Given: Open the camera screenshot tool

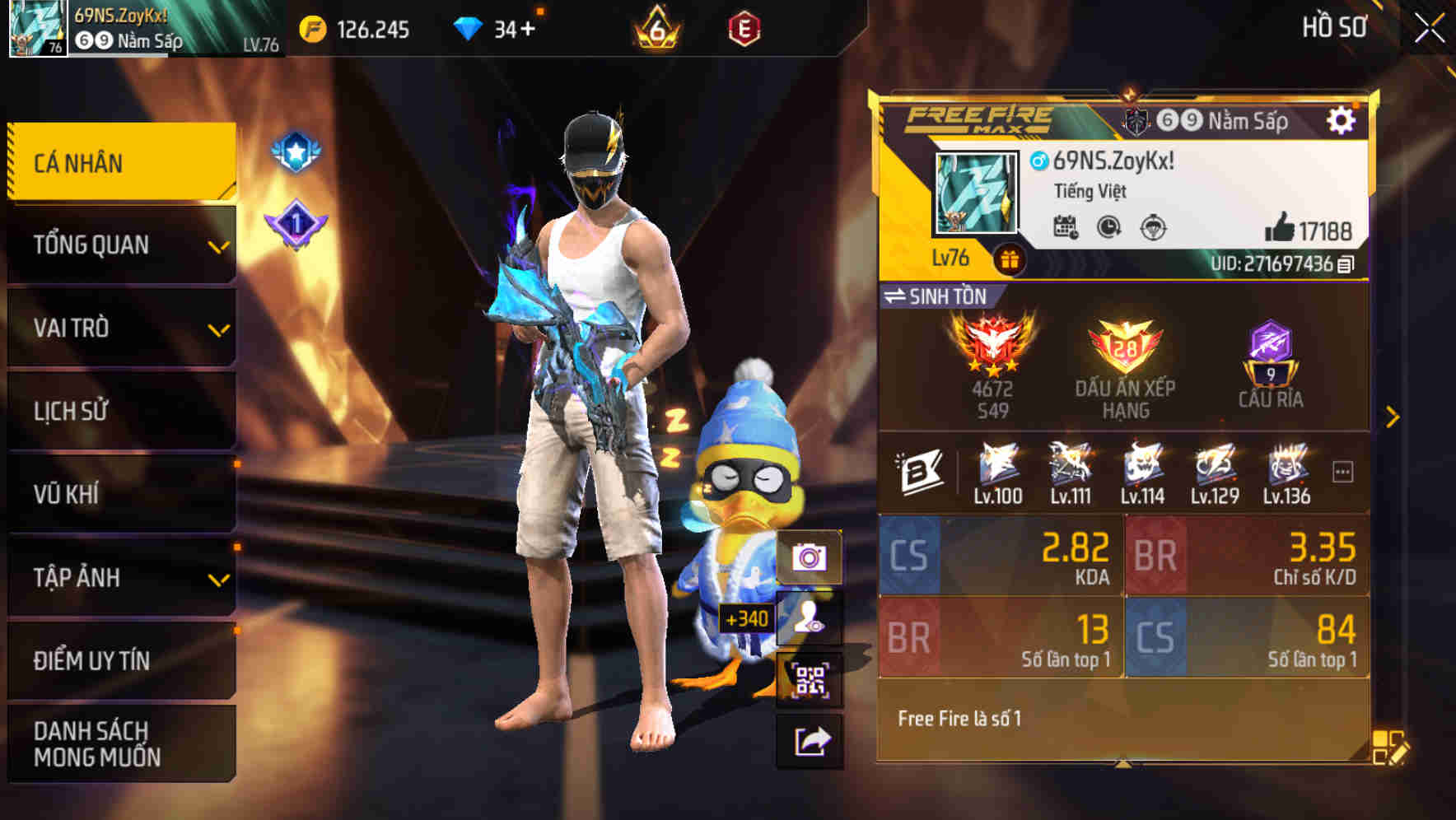Looking at the screenshot, I should tap(811, 558).
